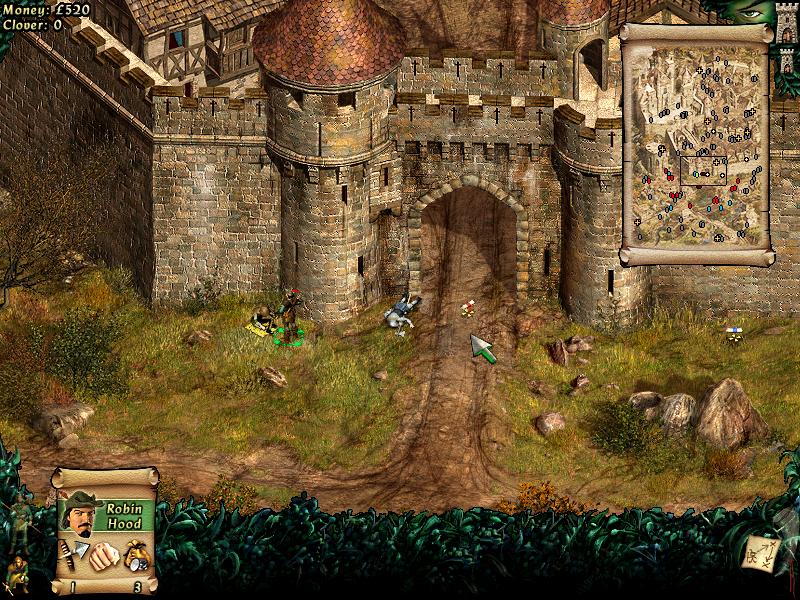Activate the fist punch action

(x=102, y=557)
